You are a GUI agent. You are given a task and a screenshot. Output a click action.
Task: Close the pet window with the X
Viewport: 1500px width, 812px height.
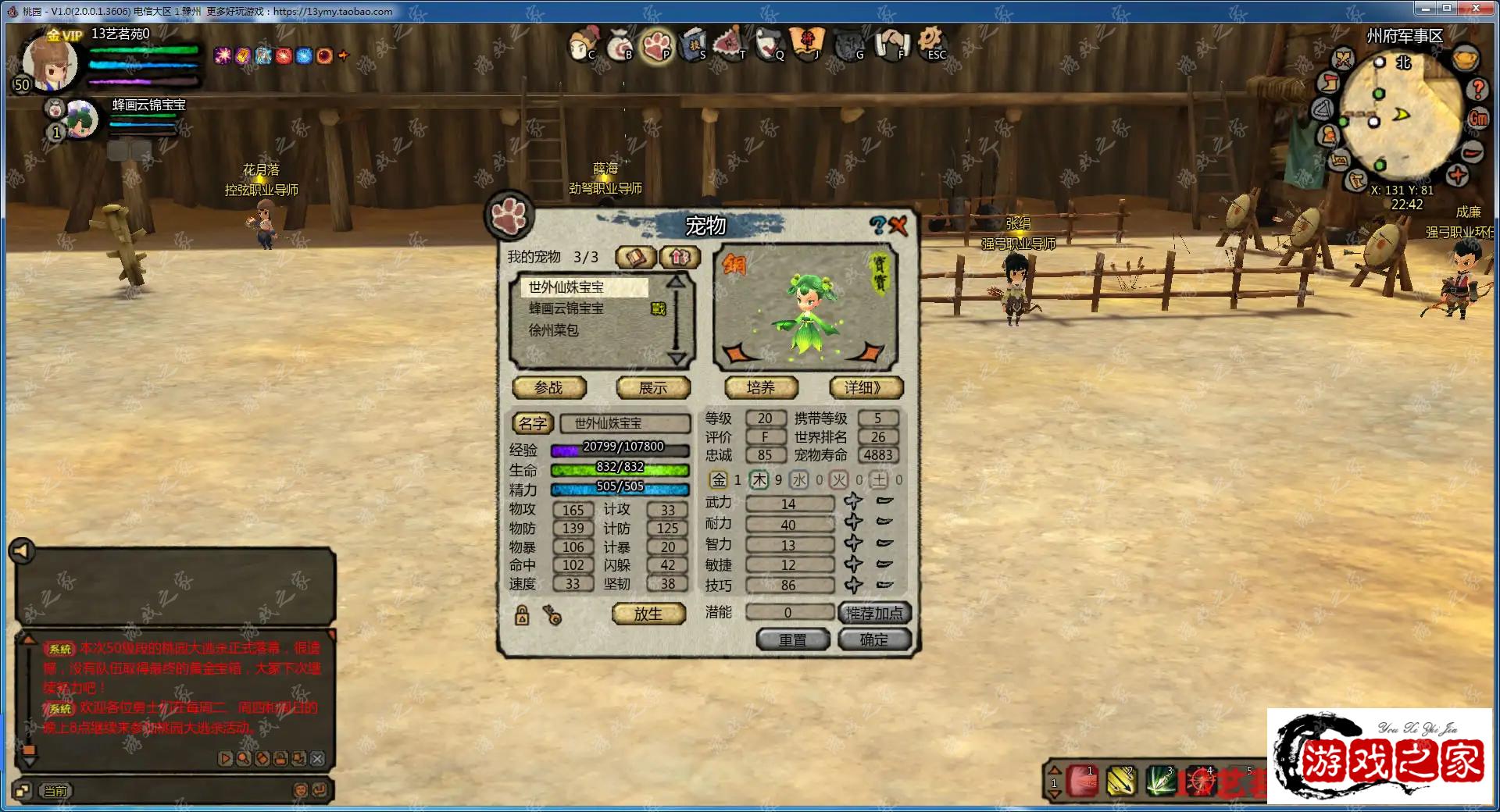coord(899,226)
